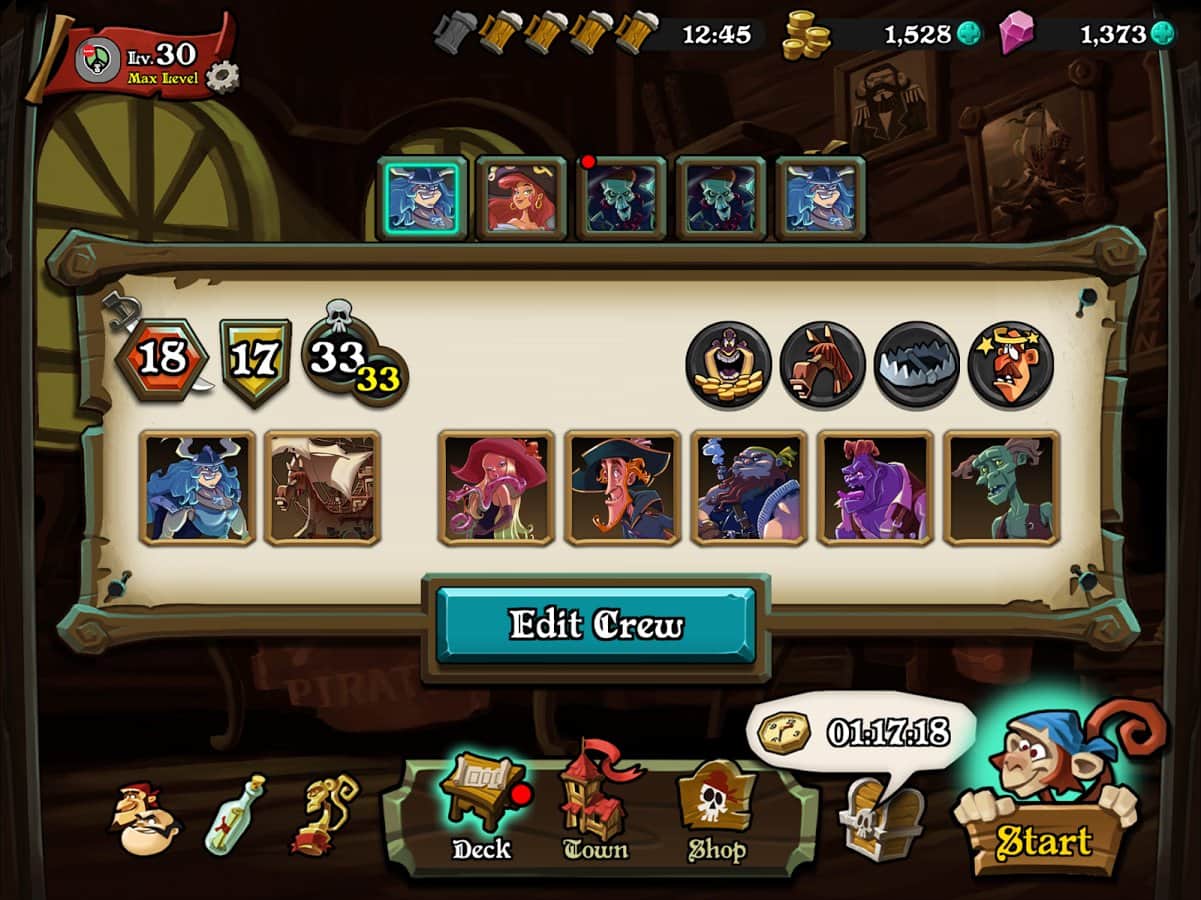The image size is (1201, 900).
Task: Open settings via the gear icon
Action: click(x=222, y=76)
